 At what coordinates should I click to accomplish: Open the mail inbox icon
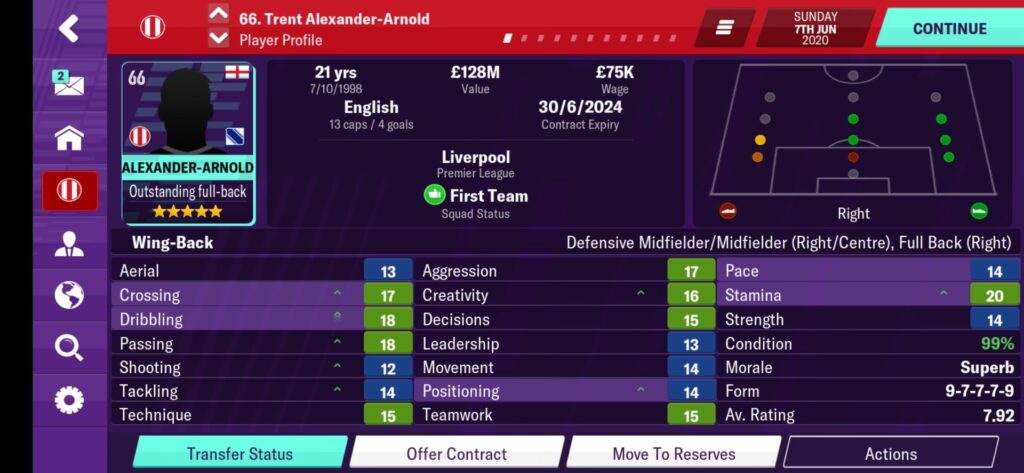[68, 85]
